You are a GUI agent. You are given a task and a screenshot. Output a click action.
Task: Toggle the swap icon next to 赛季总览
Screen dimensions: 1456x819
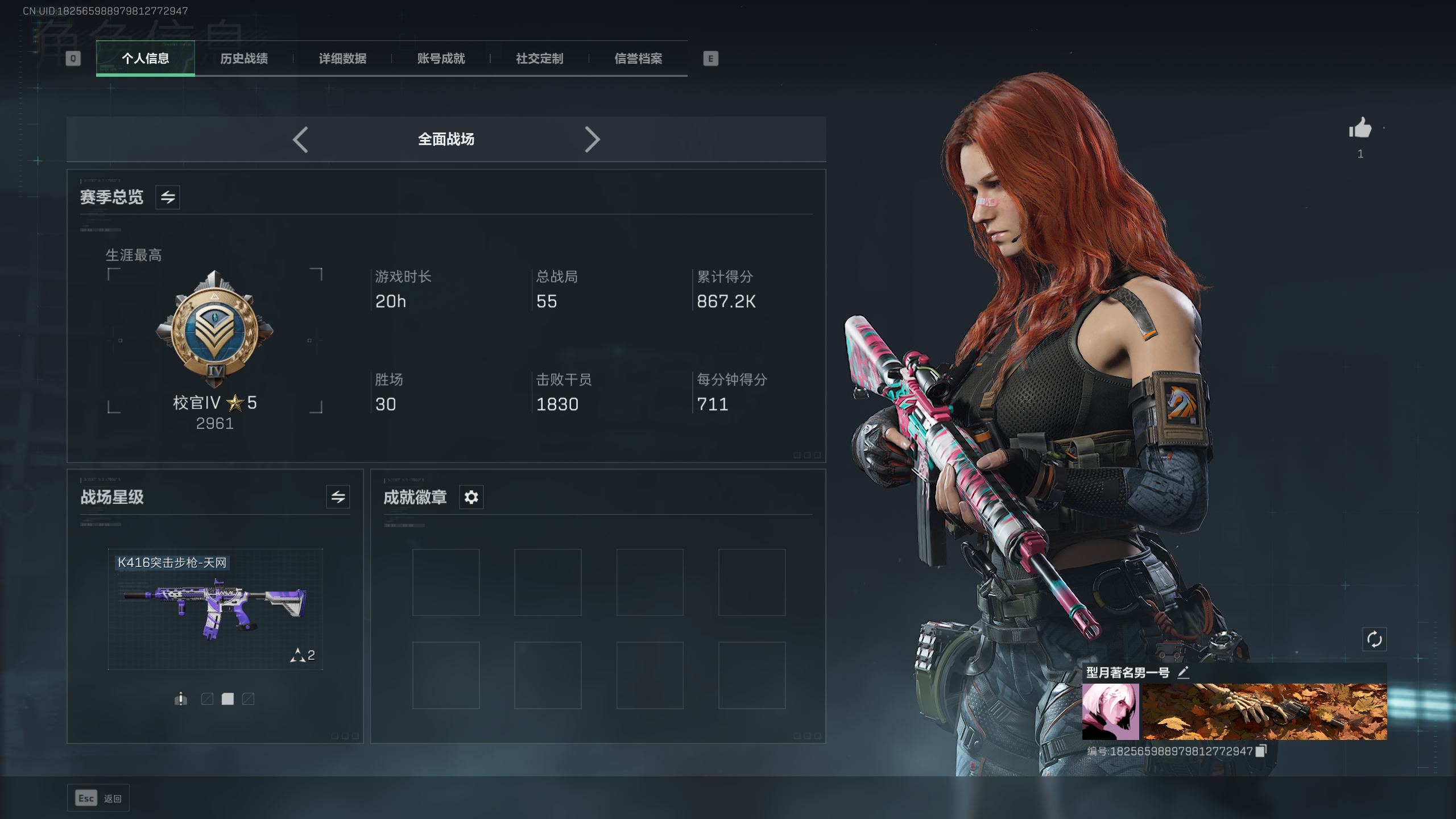(168, 197)
